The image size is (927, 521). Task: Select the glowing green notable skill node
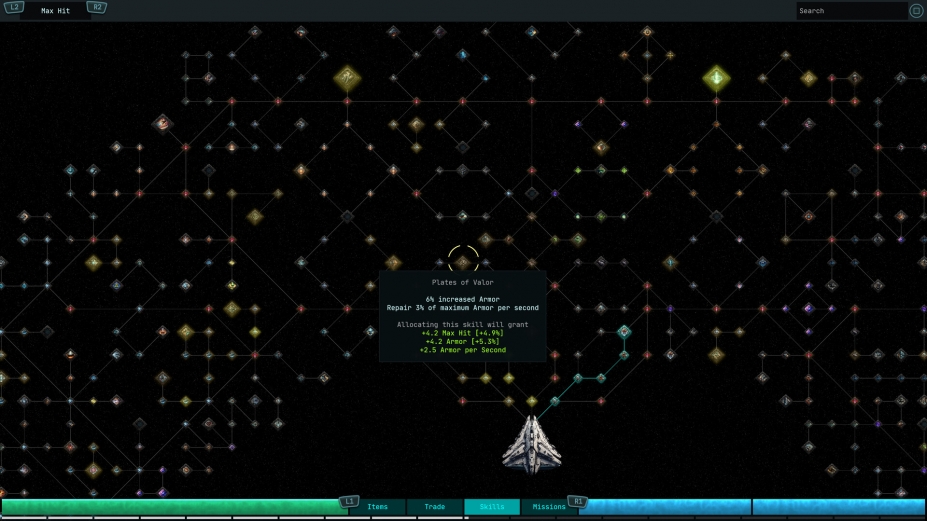click(716, 78)
